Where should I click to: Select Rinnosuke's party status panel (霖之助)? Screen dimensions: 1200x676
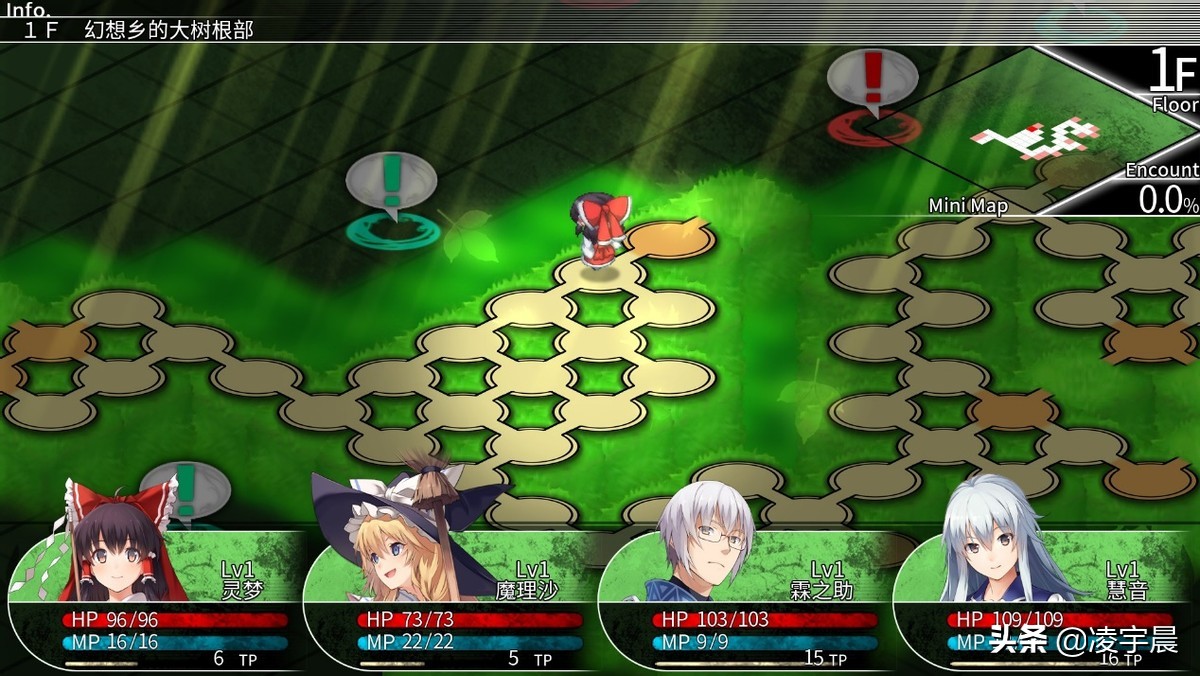point(750,600)
